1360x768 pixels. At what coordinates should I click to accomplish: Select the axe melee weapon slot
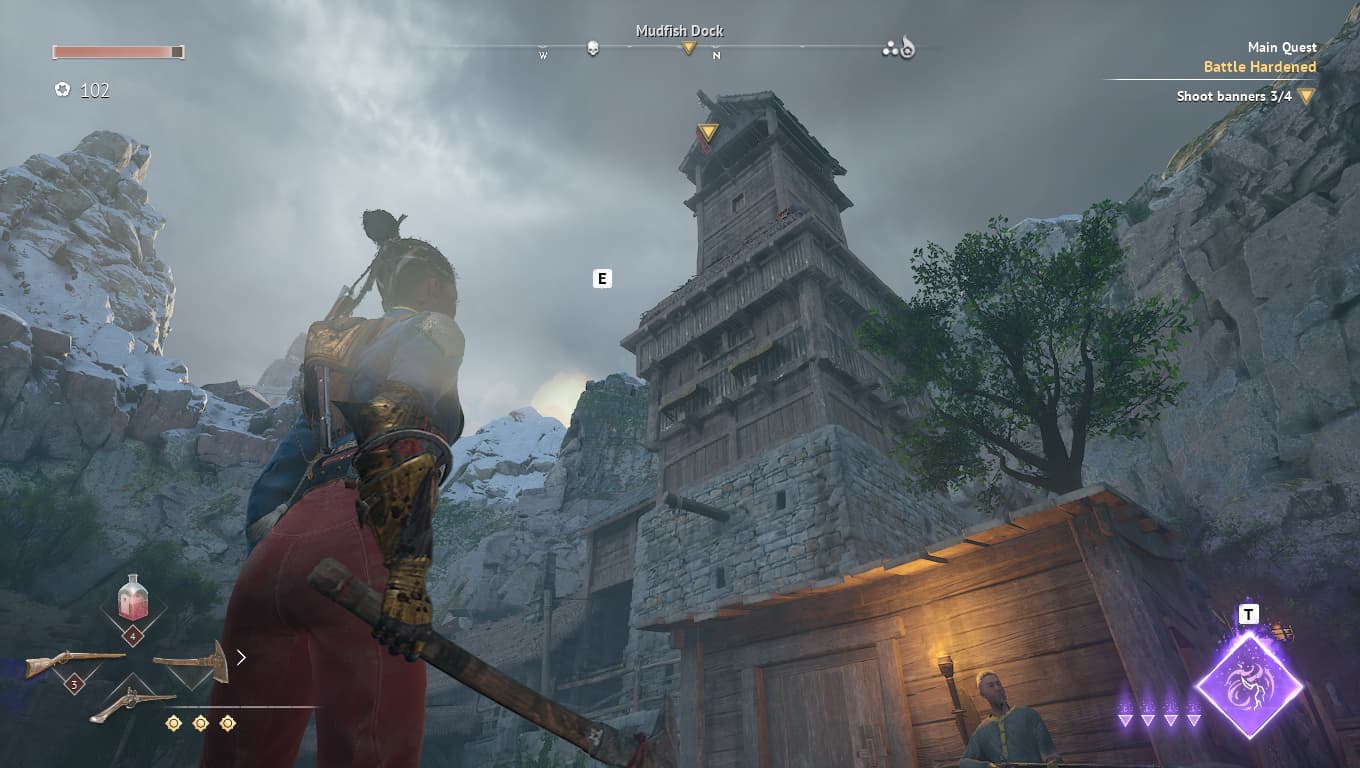tap(191, 662)
